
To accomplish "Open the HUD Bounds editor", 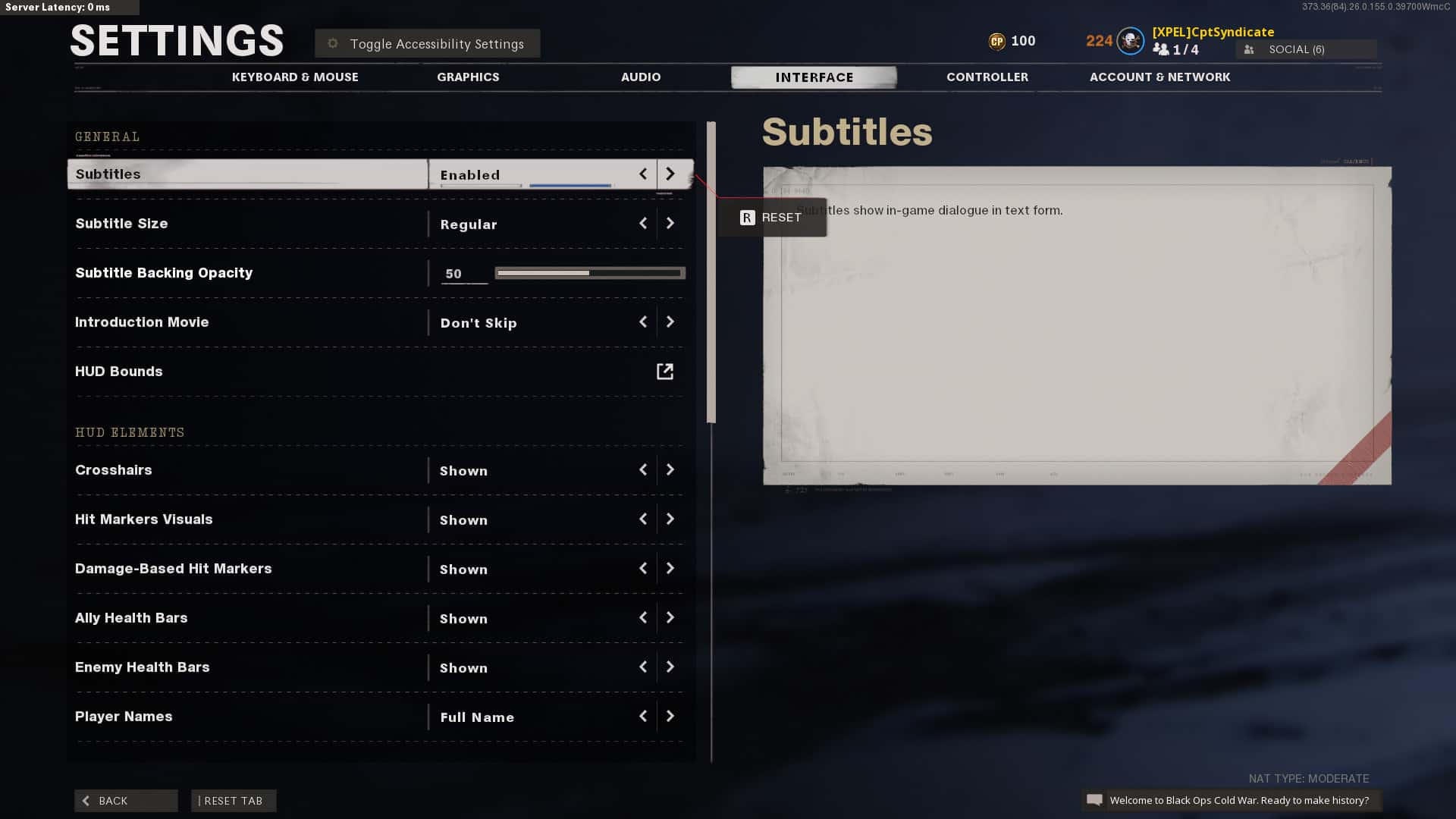I will (x=664, y=372).
